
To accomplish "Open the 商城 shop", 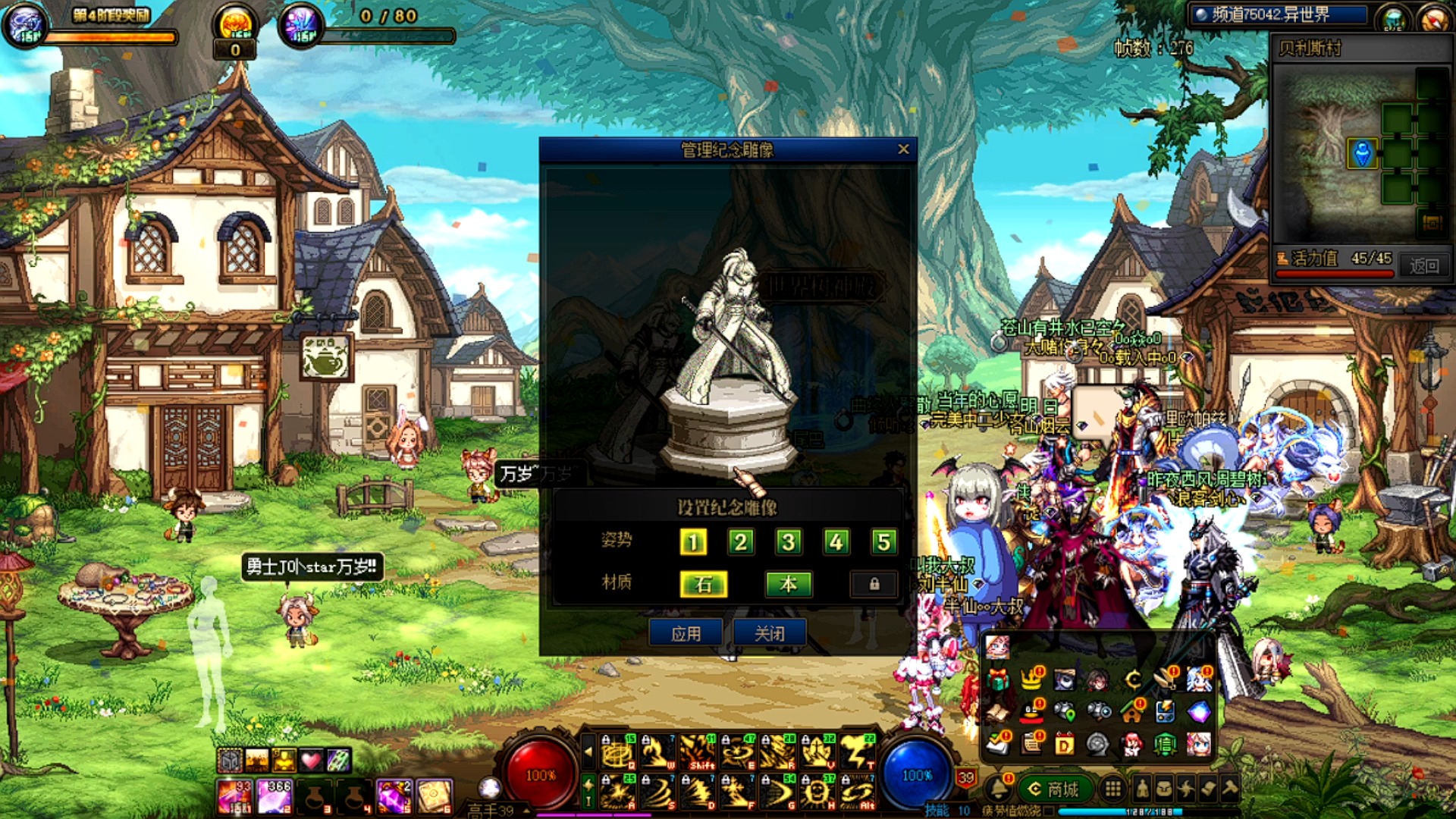I will point(1055,789).
